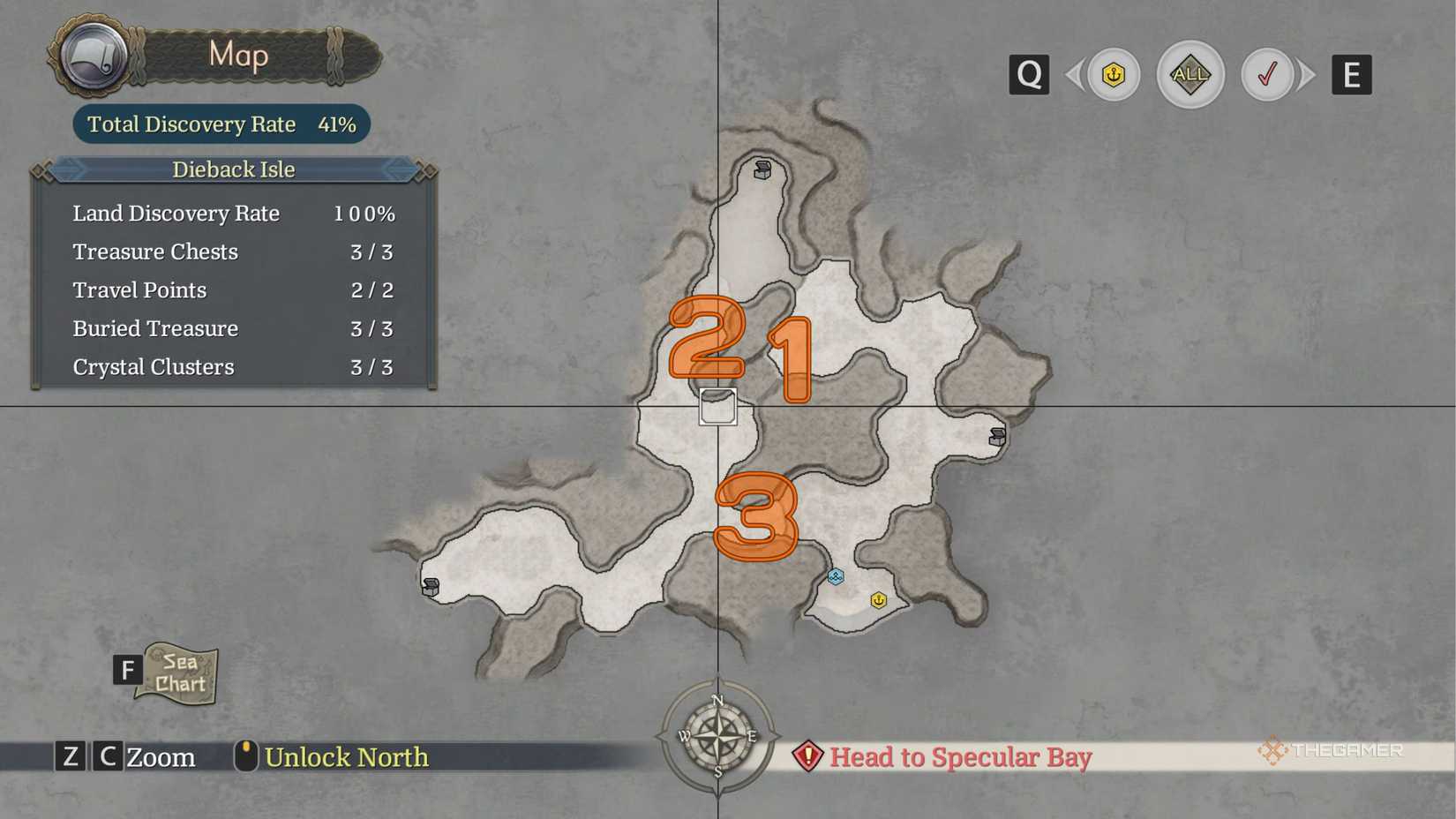Viewport: 1456px width, 819px height.
Task: Click the blue crystal cluster icon in the south
Action: click(836, 576)
